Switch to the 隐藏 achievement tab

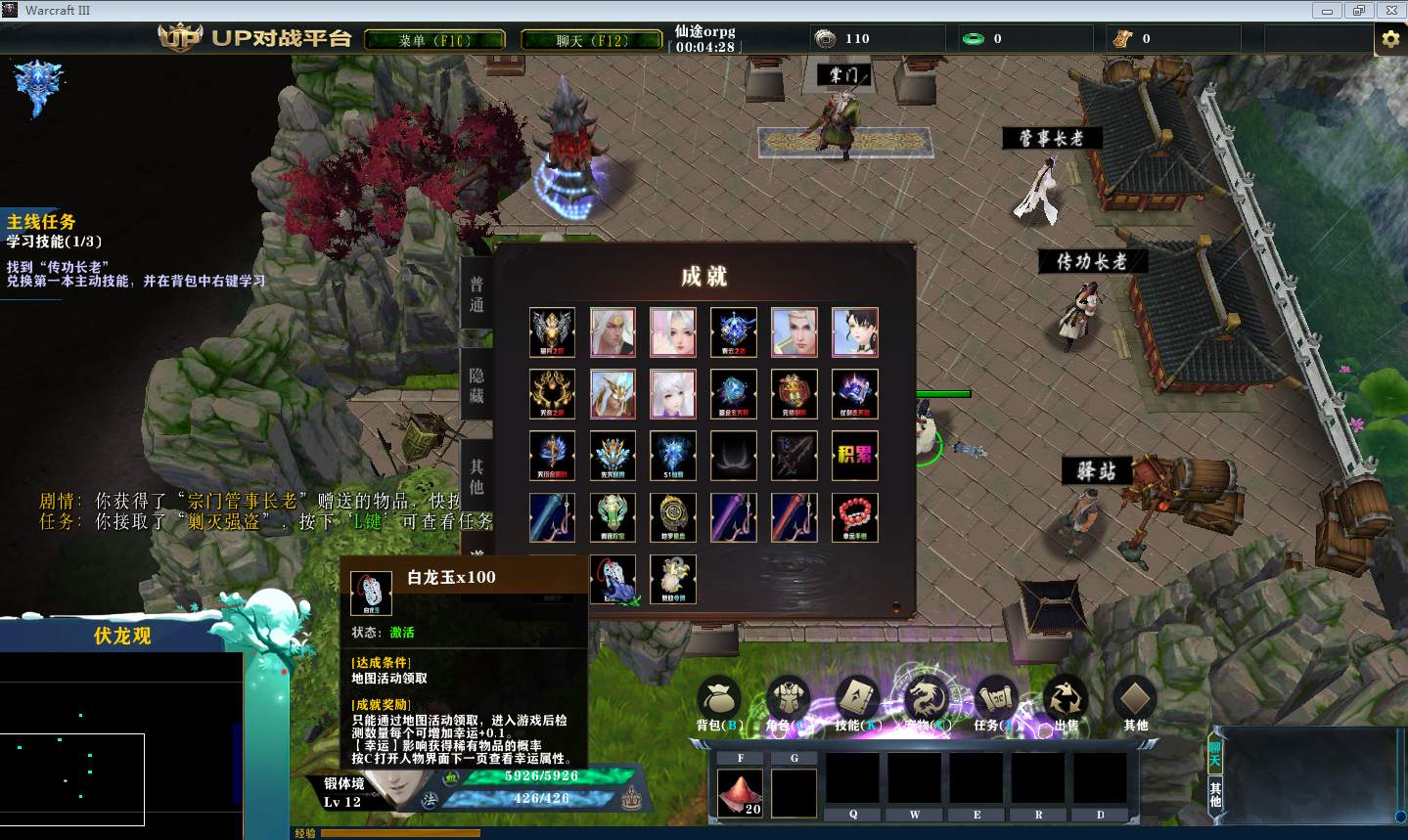[477, 385]
